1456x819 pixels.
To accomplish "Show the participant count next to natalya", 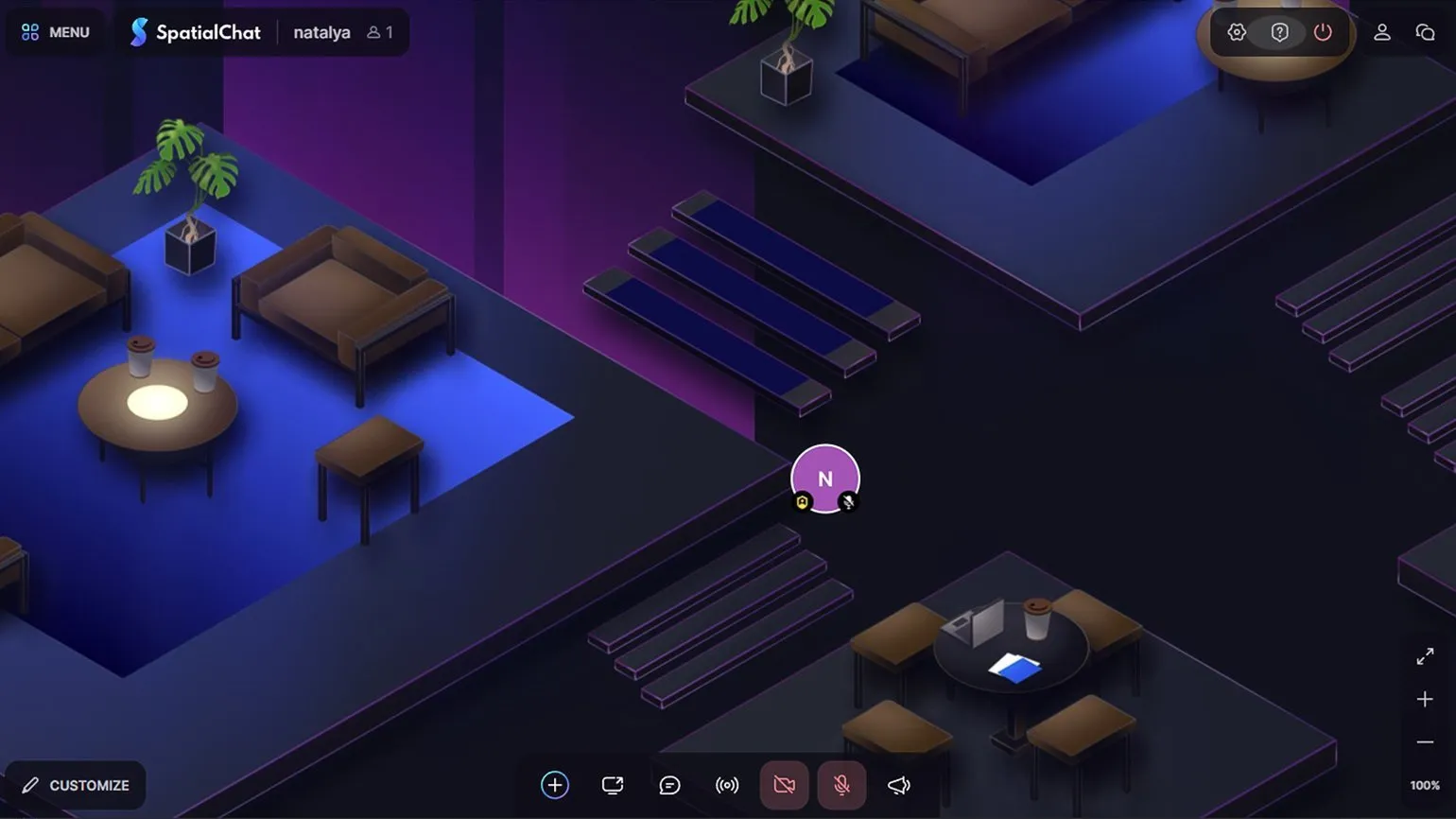I will coord(380,32).
